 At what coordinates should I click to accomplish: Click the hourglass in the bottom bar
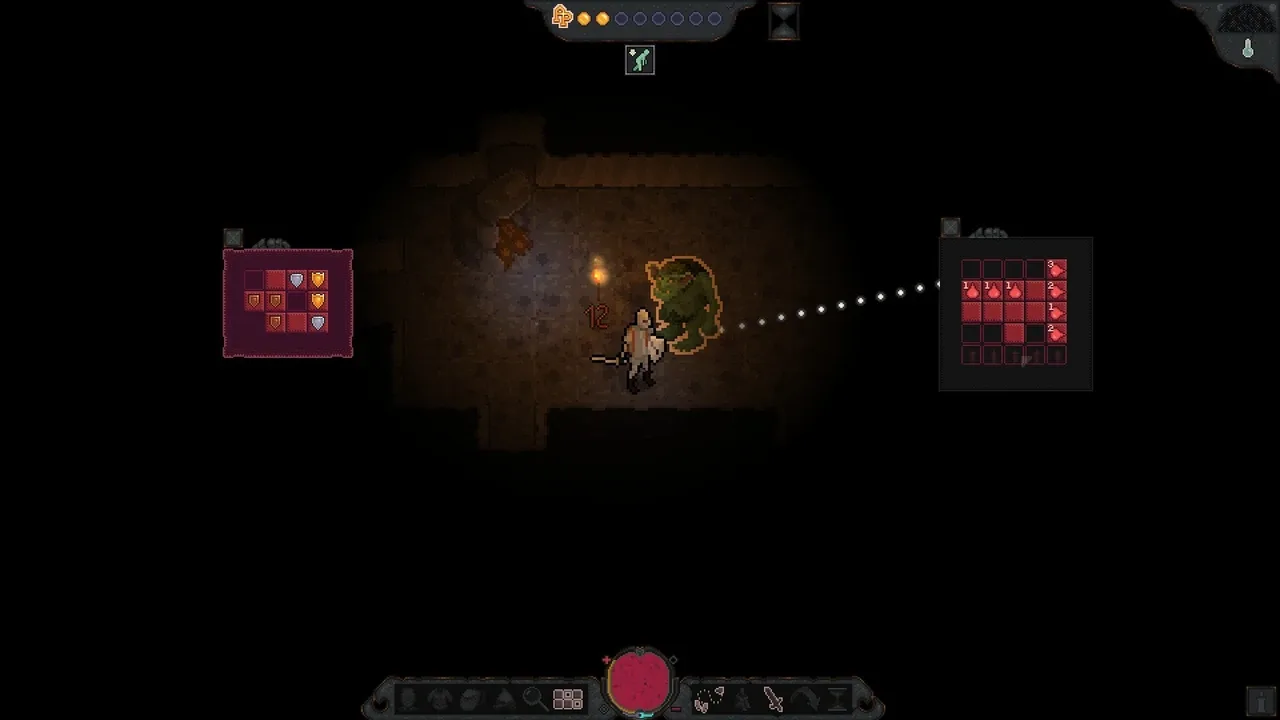(x=837, y=699)
